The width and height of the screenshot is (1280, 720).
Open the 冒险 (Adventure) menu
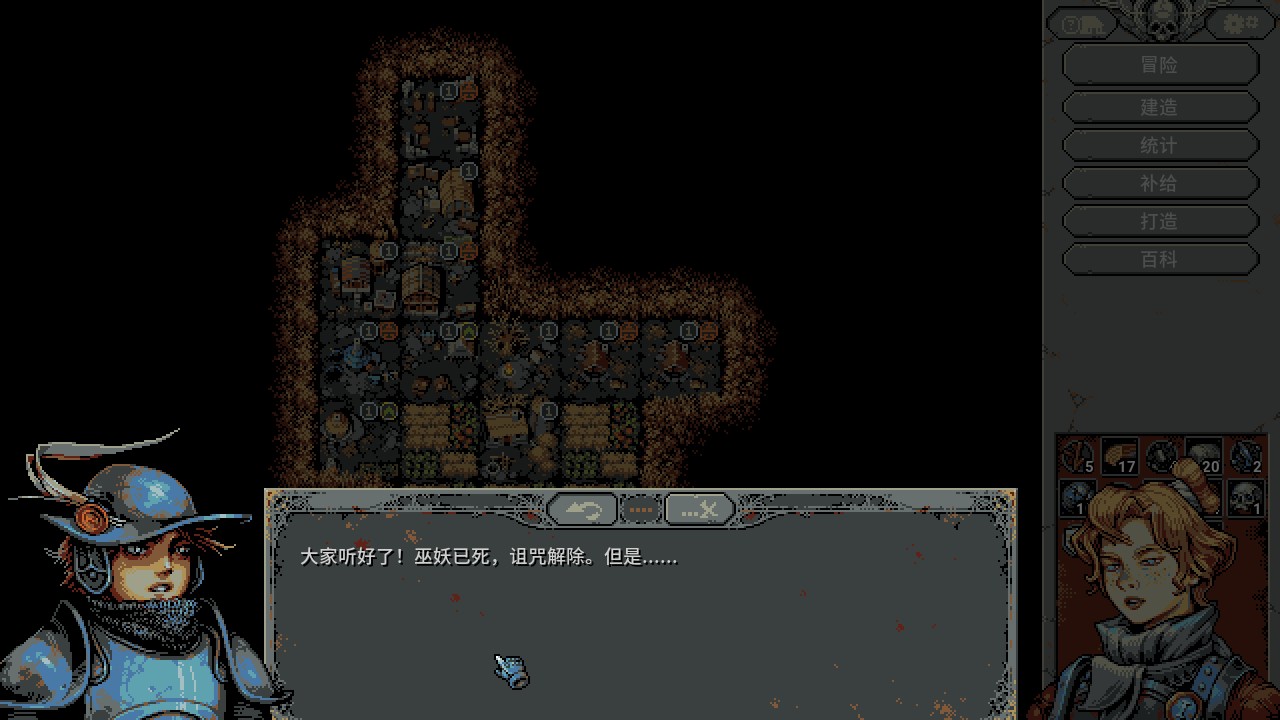1159,65
